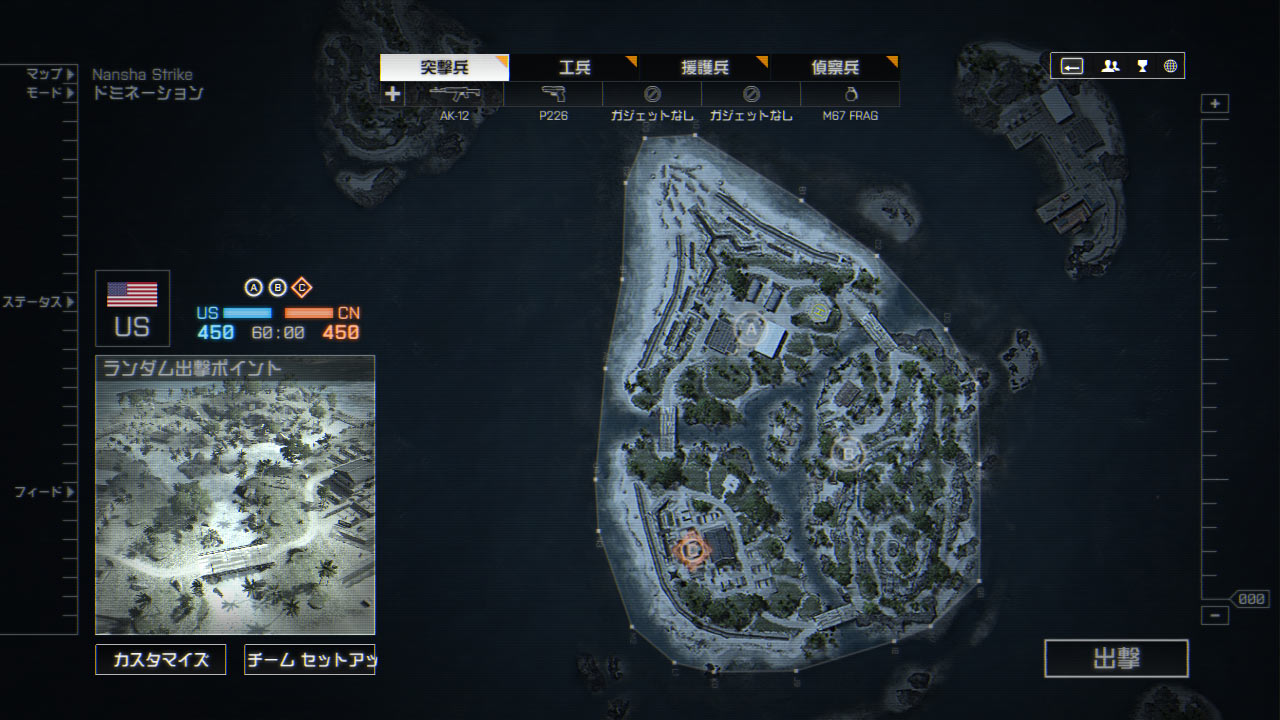Deploy with the 出撃 button
The width and height of the screenshot is (1280, 720).
point(1116,658)
